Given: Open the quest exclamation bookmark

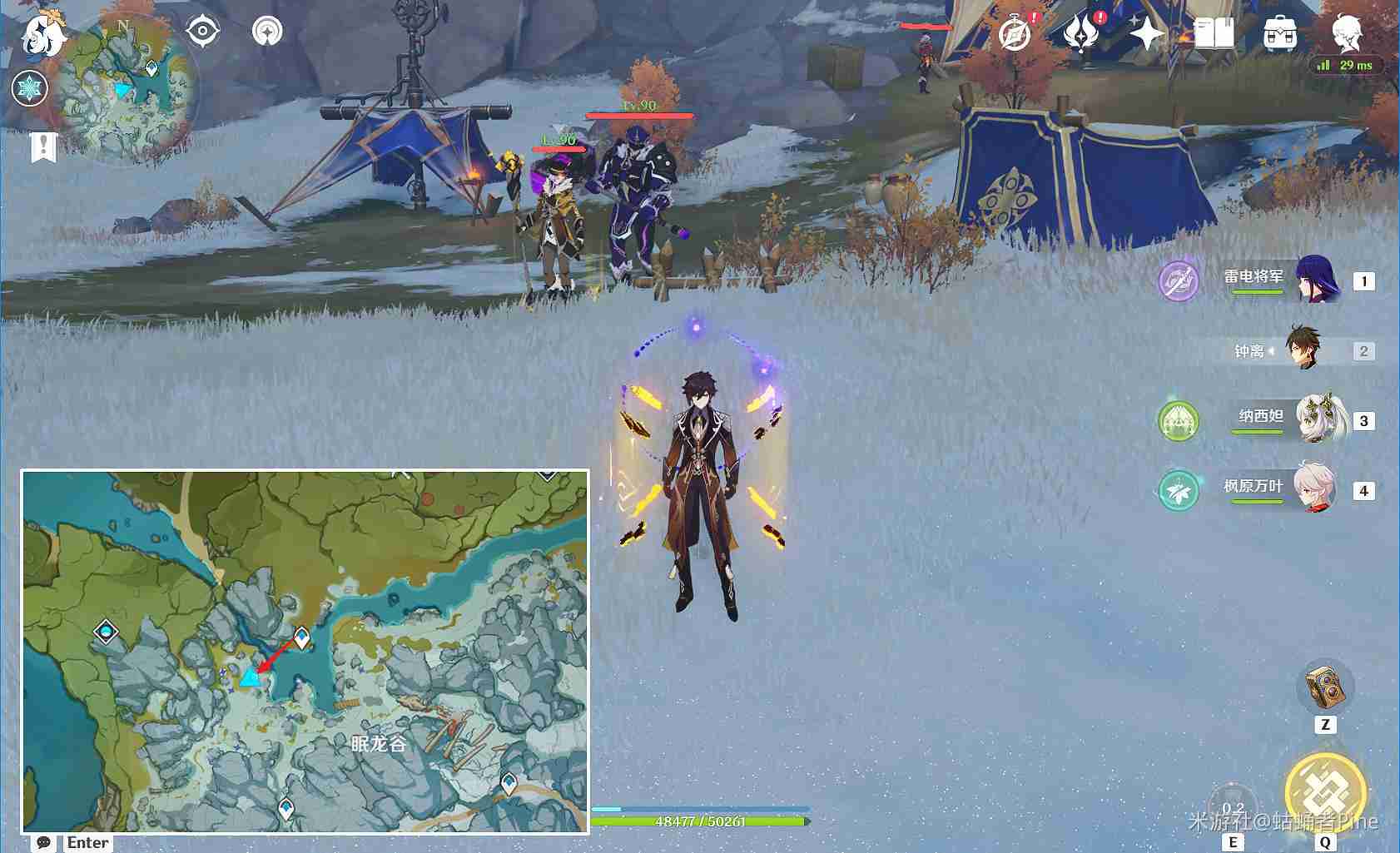Looking at the screenshot, I should point(43,147).
